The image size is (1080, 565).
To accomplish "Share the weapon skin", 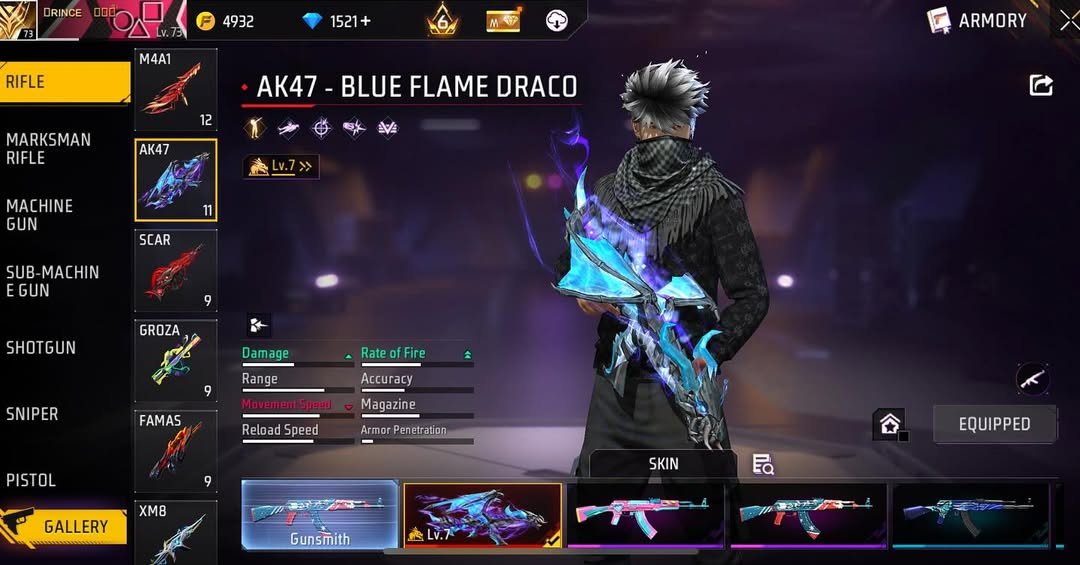I will pos(1041,86).
